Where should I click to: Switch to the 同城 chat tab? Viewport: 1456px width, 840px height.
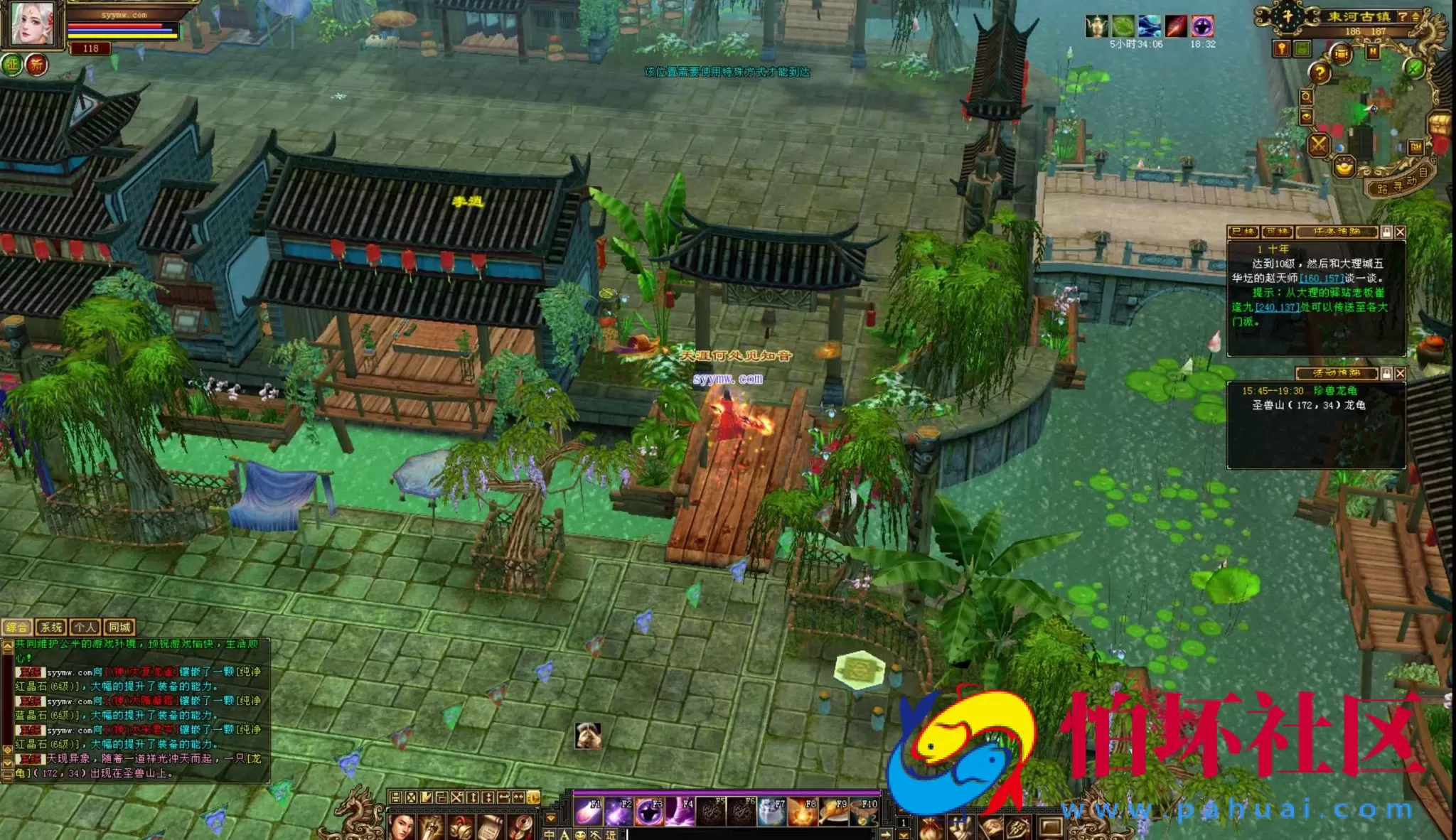[119, 628]
